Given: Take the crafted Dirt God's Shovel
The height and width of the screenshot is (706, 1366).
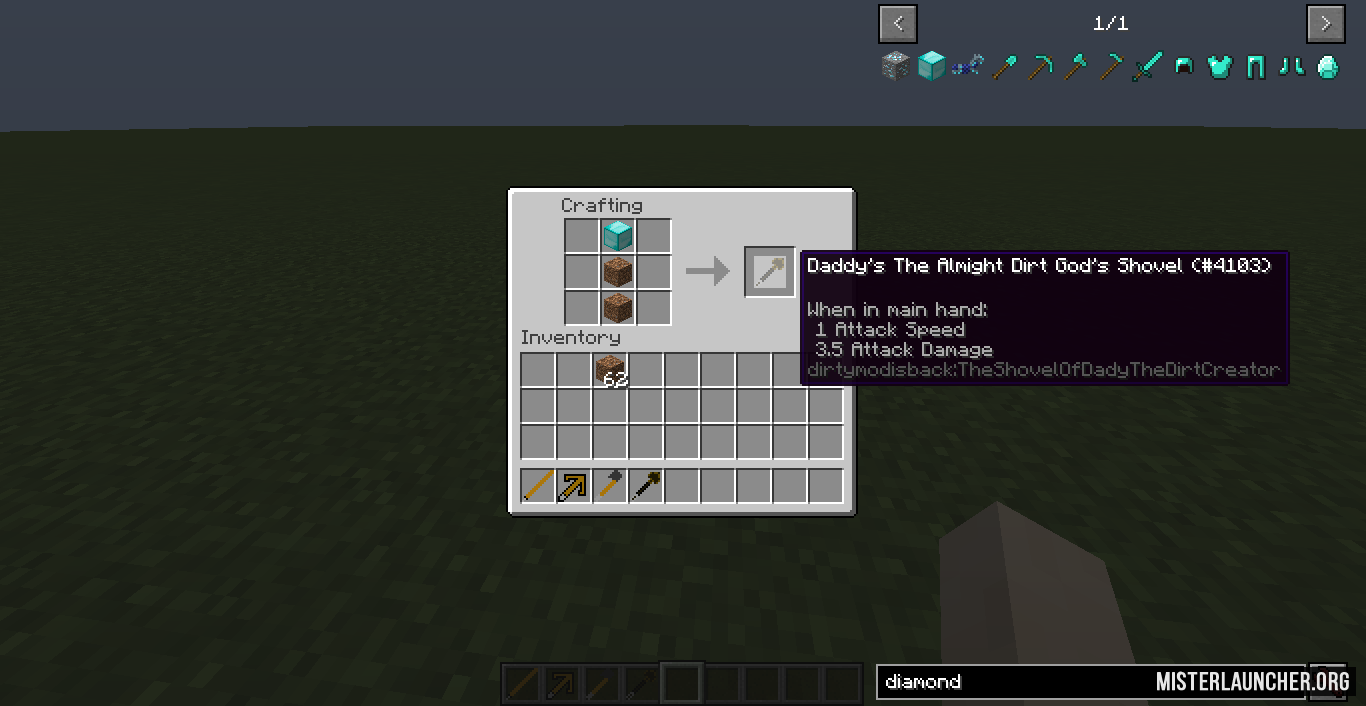Looking at the screenshot, I should [769, 271].
